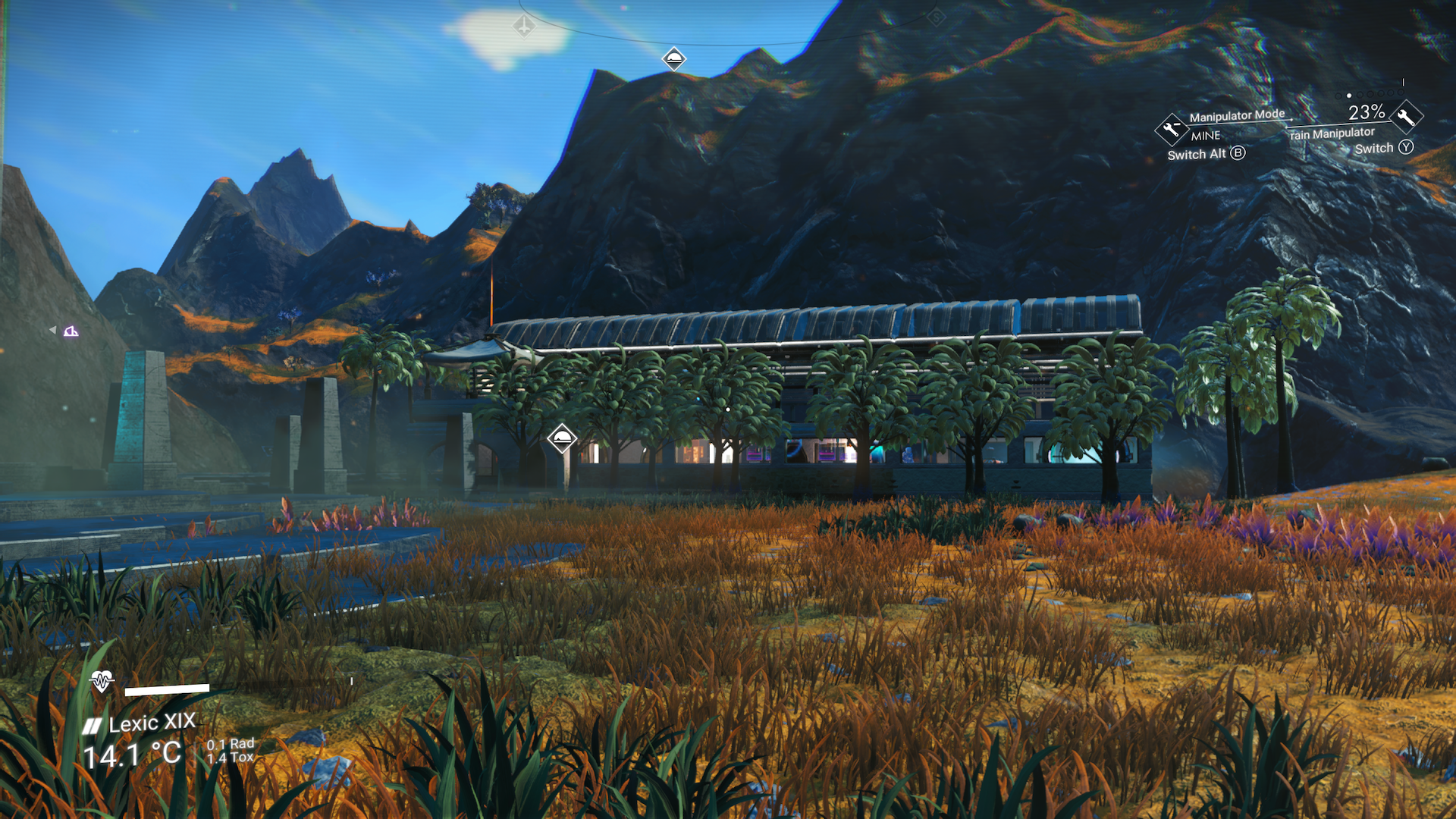This screenshot has height=819, width=1456.
Task: Click the Mine mode manipulator icon
Action: [x=1171, y=129]
